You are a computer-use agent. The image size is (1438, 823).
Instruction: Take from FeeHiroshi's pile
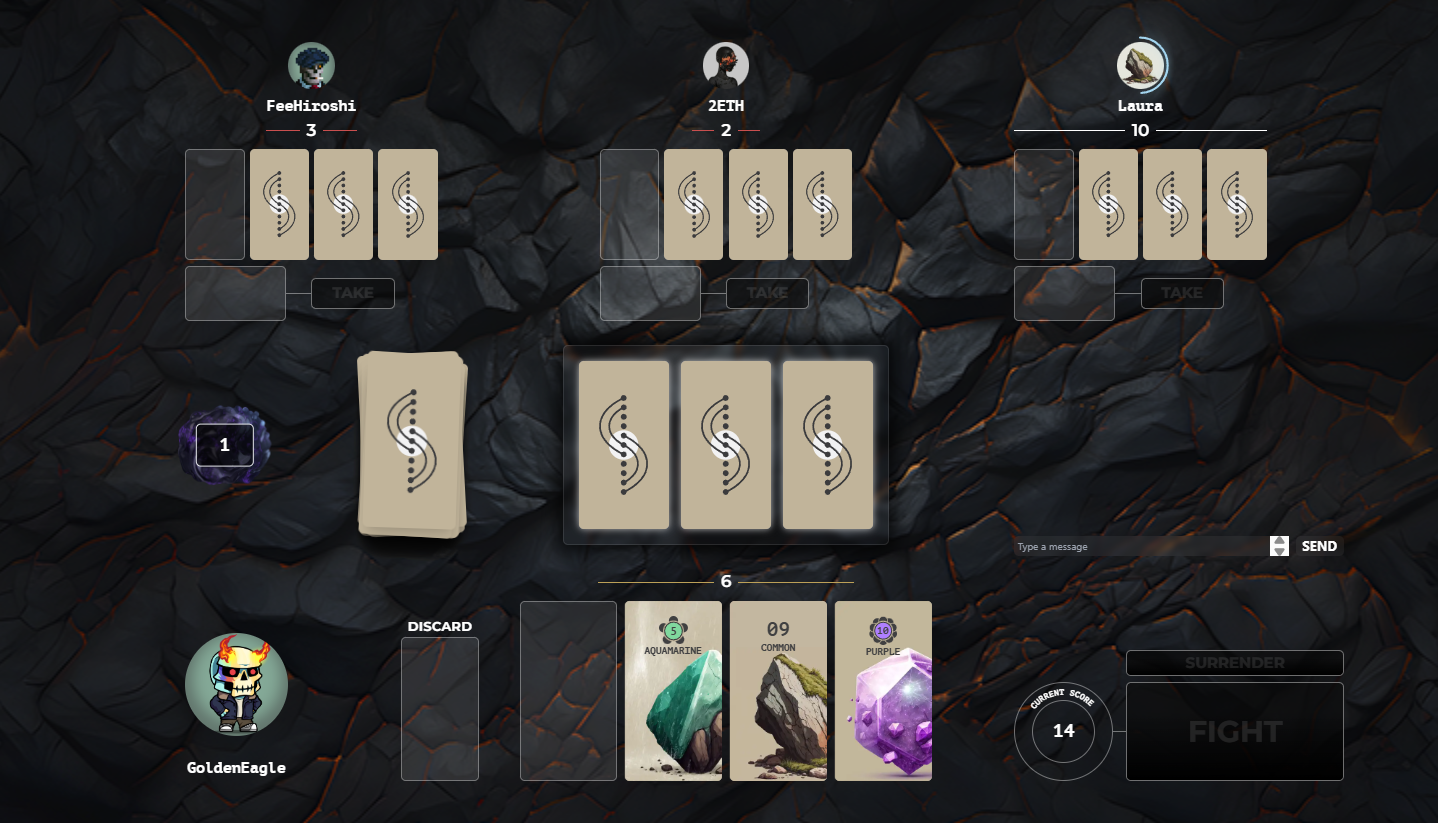(353, 293)
